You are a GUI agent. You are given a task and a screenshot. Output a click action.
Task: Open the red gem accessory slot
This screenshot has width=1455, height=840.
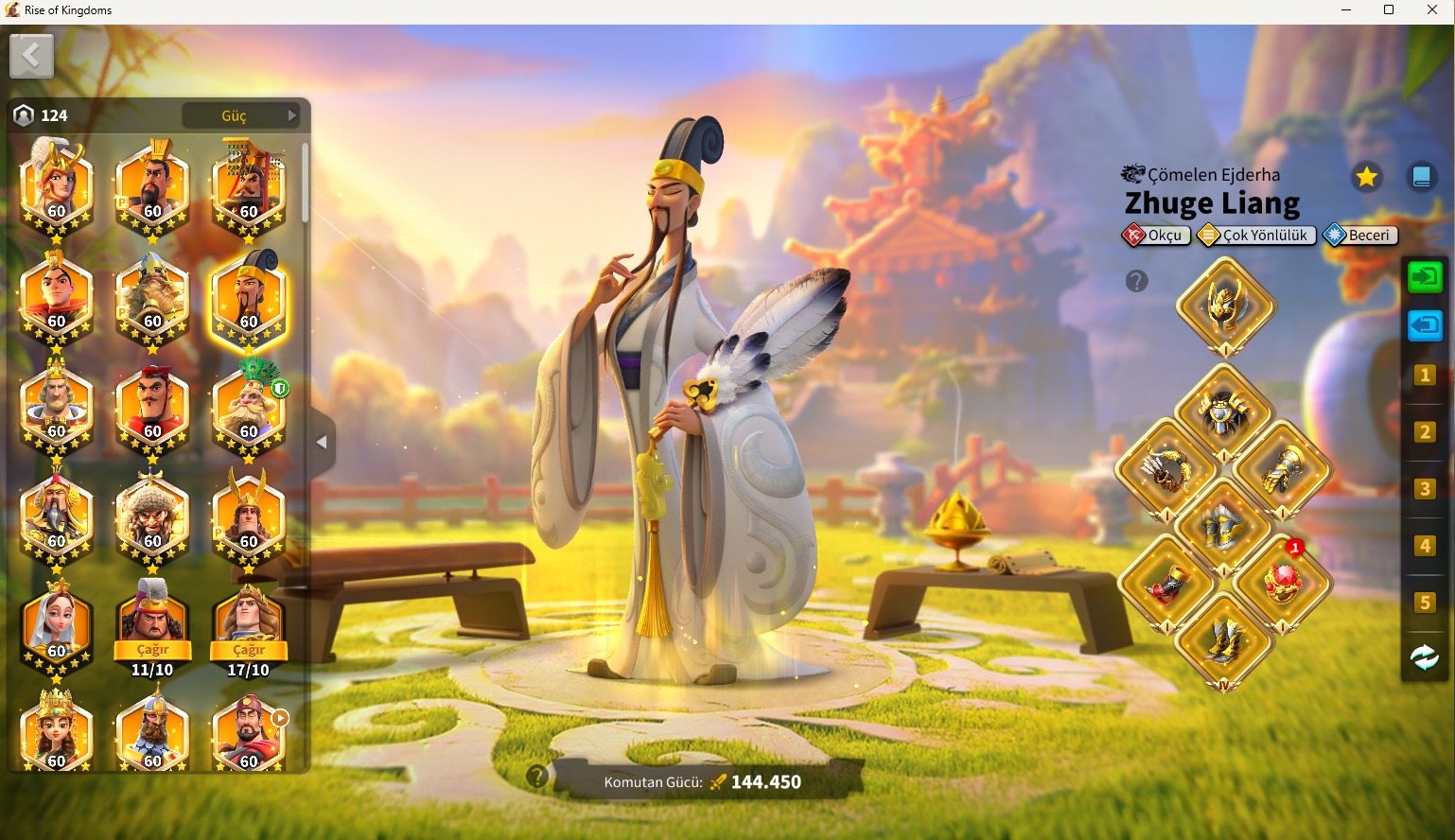(x=1283, y=584)
